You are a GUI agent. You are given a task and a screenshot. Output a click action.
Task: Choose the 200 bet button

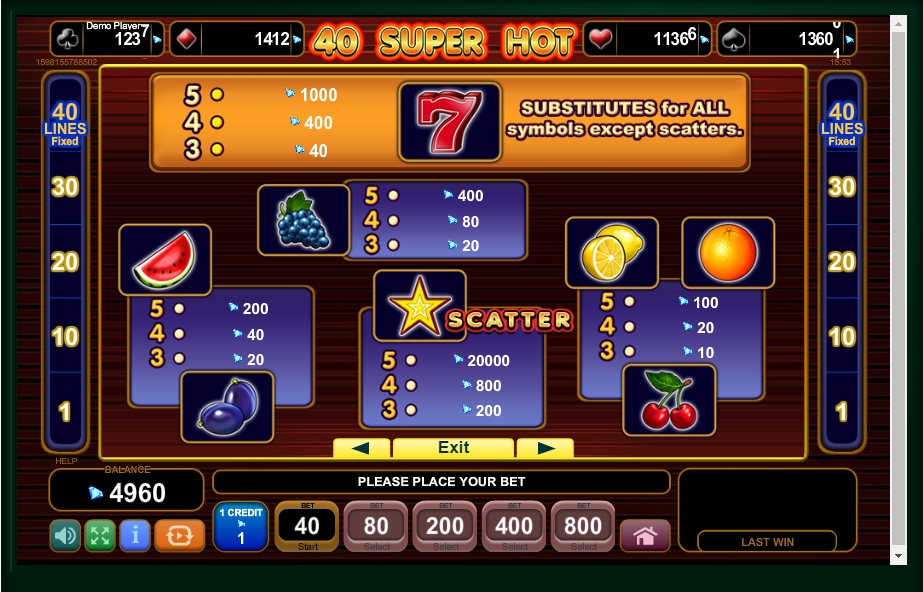click(x=446, y=527)
